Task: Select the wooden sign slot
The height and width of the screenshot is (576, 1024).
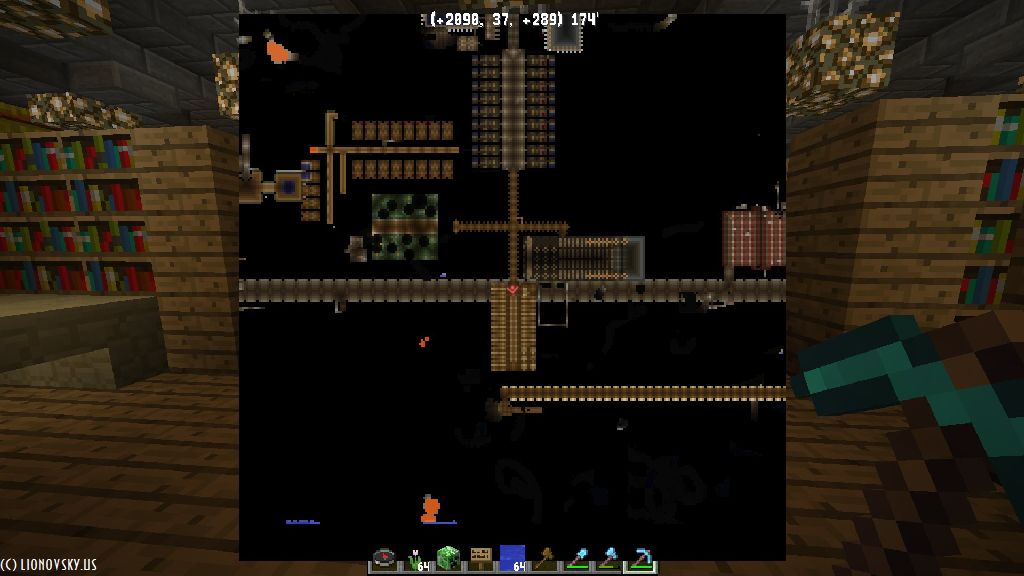Action: point(480,559)
